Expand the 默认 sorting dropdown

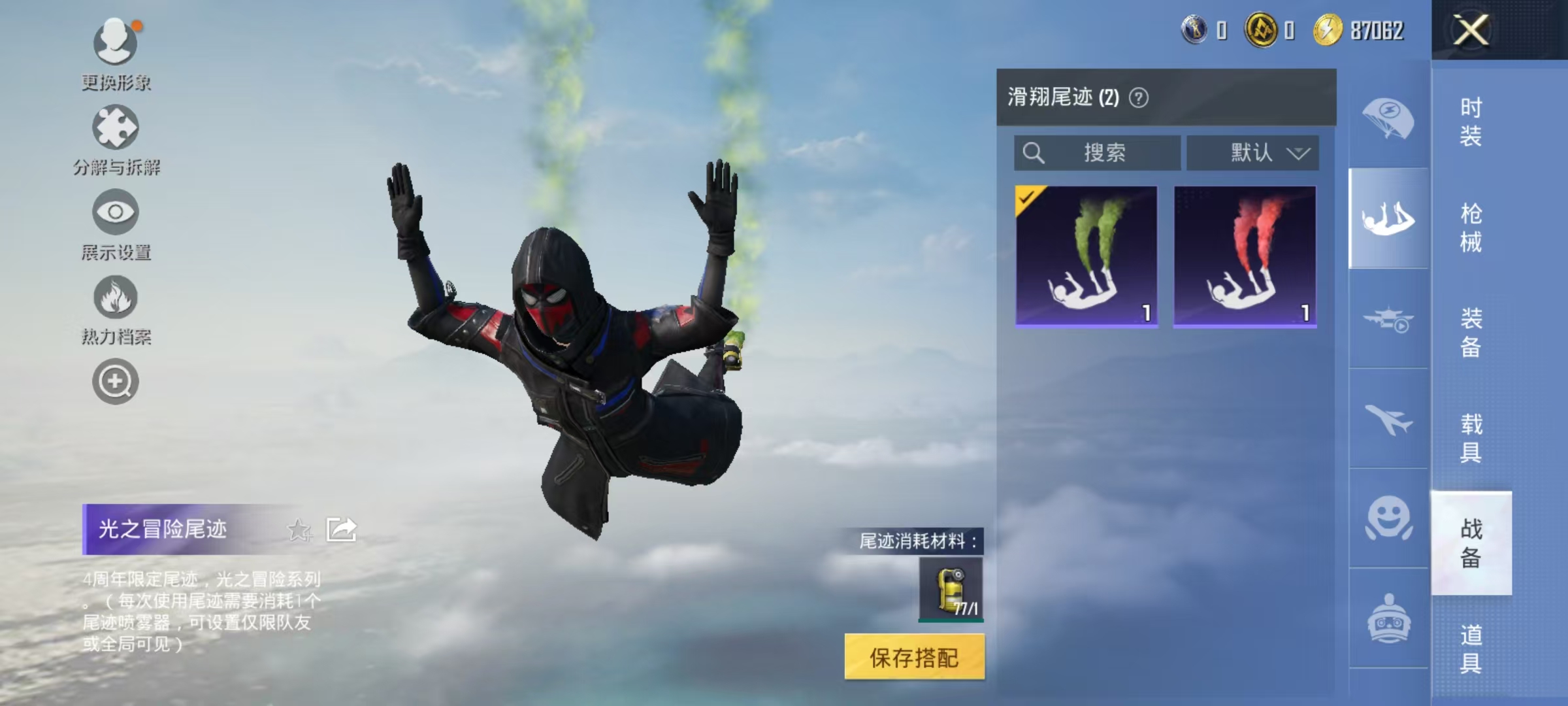[1252, 152]
